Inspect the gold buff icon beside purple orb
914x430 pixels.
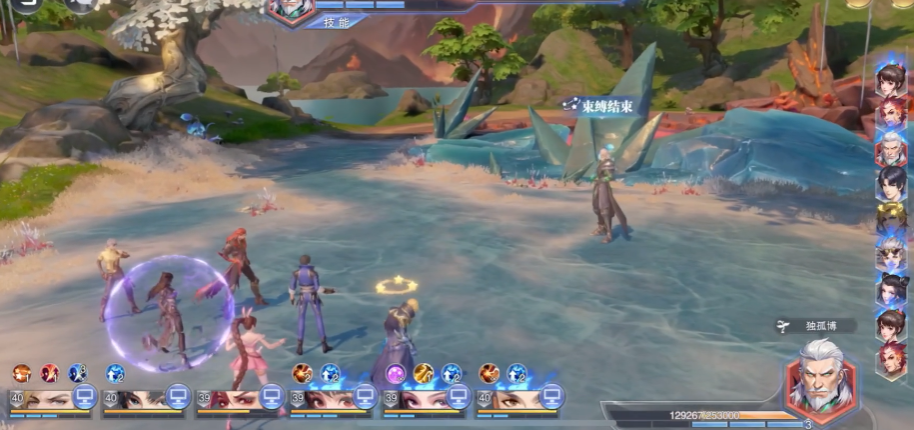424,373
